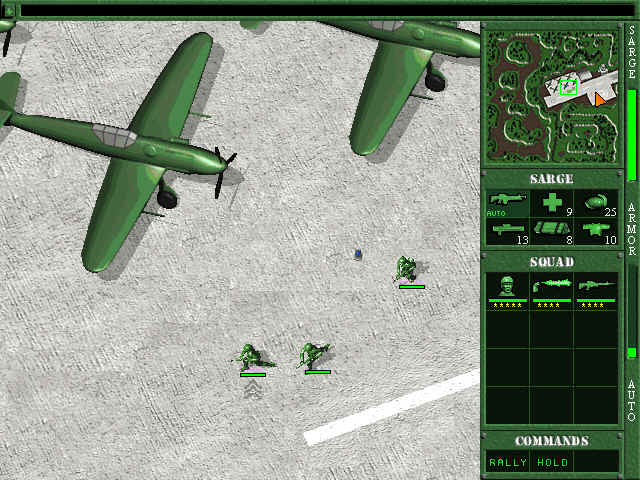Choose the squad member in the middle slot
Screen dimensions: 640x480
pyautogui.click(x=552, y=290)
